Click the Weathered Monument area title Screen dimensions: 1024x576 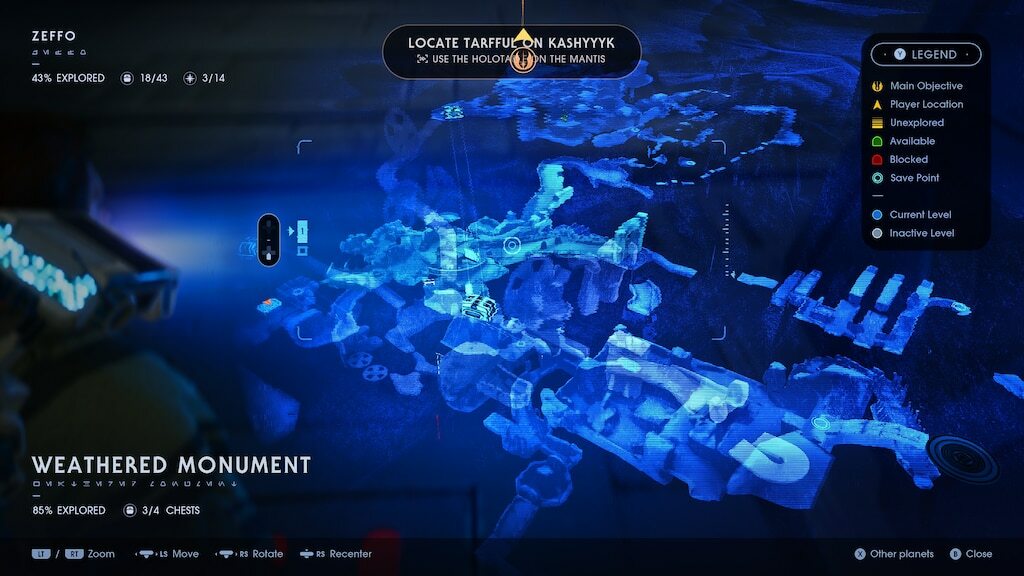pyautogui.click(x=171, y=465)
